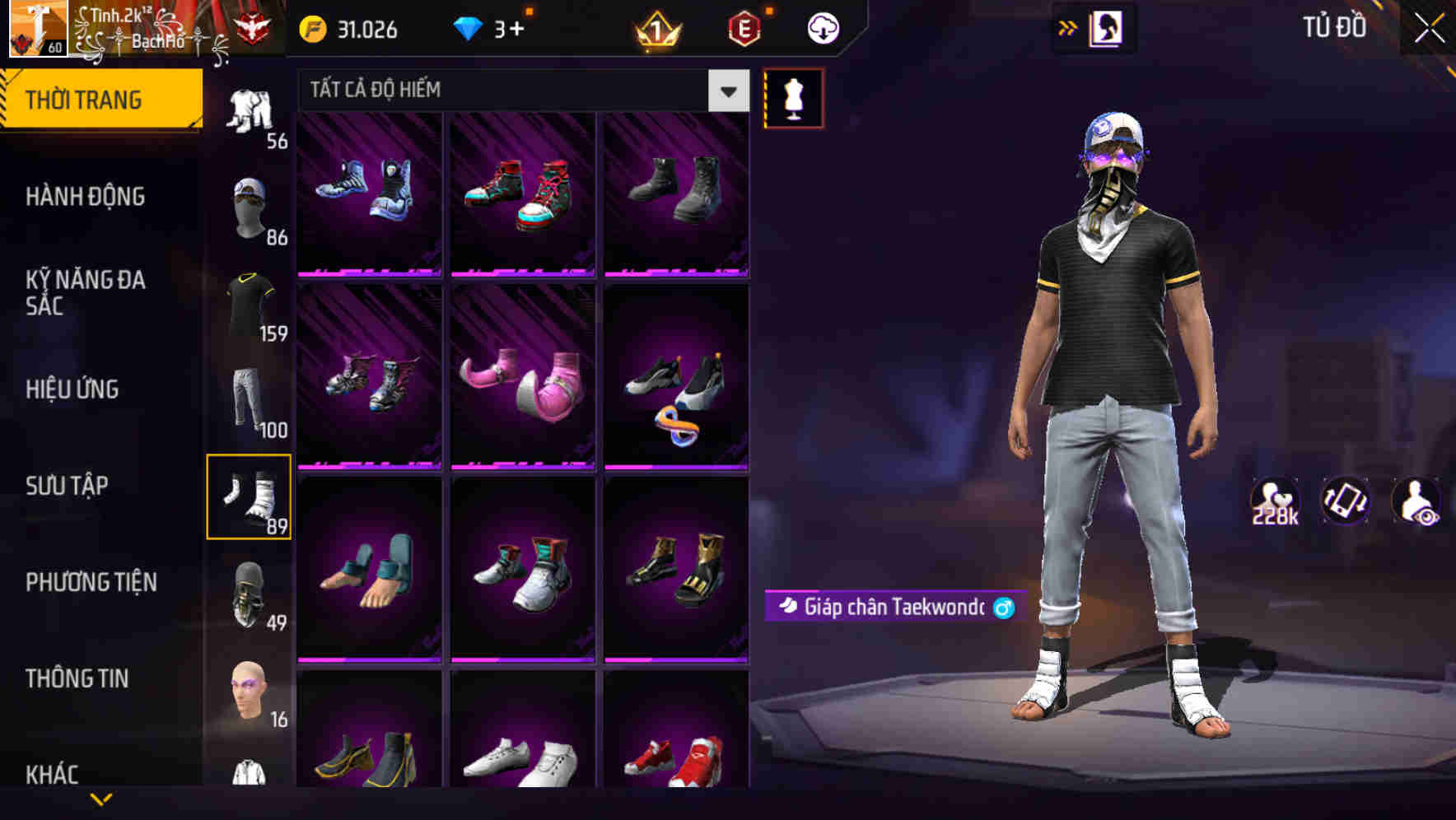Toggle the mannequin display above the item grid
Viewport: 1456px width, 820px height.
[792, 97]
